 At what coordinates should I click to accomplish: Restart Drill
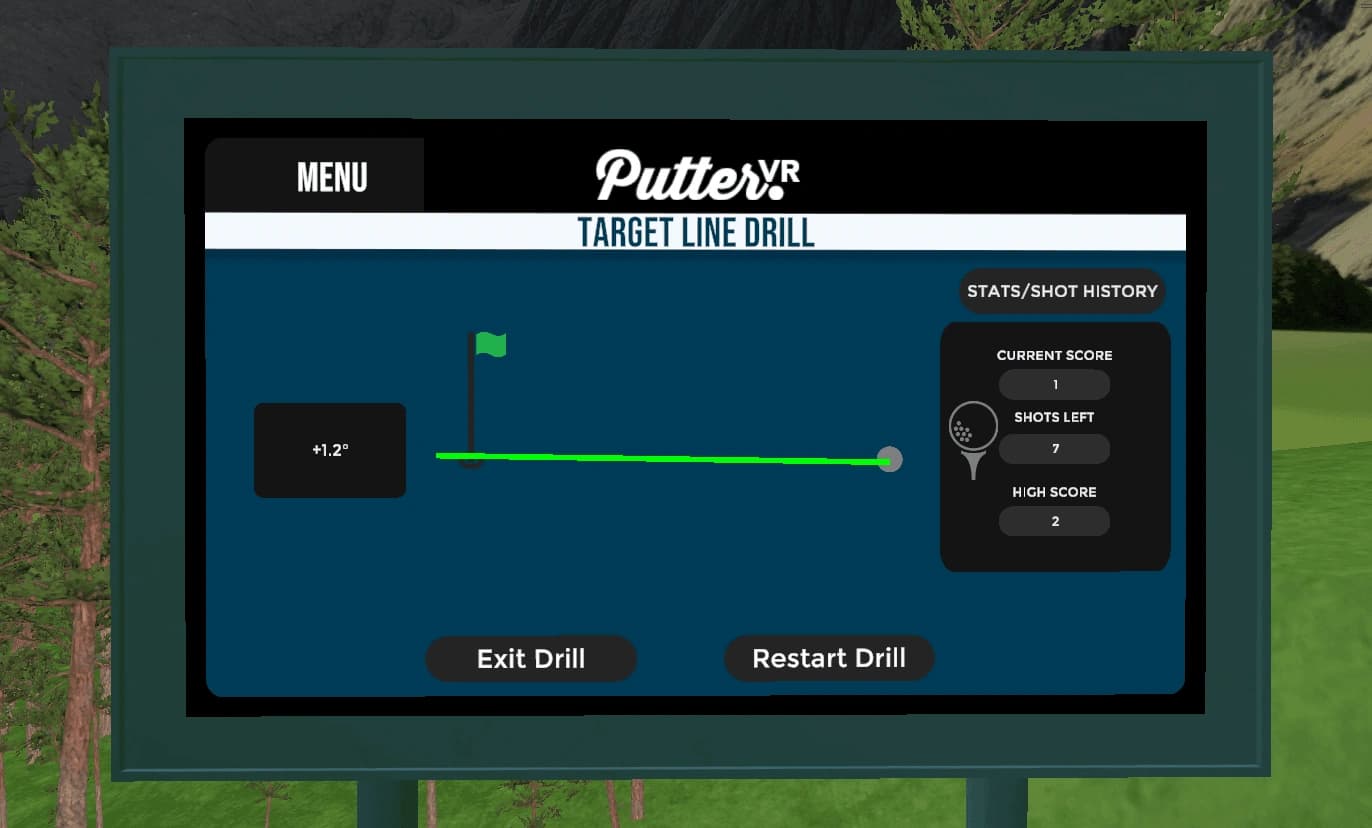[829, 658]
